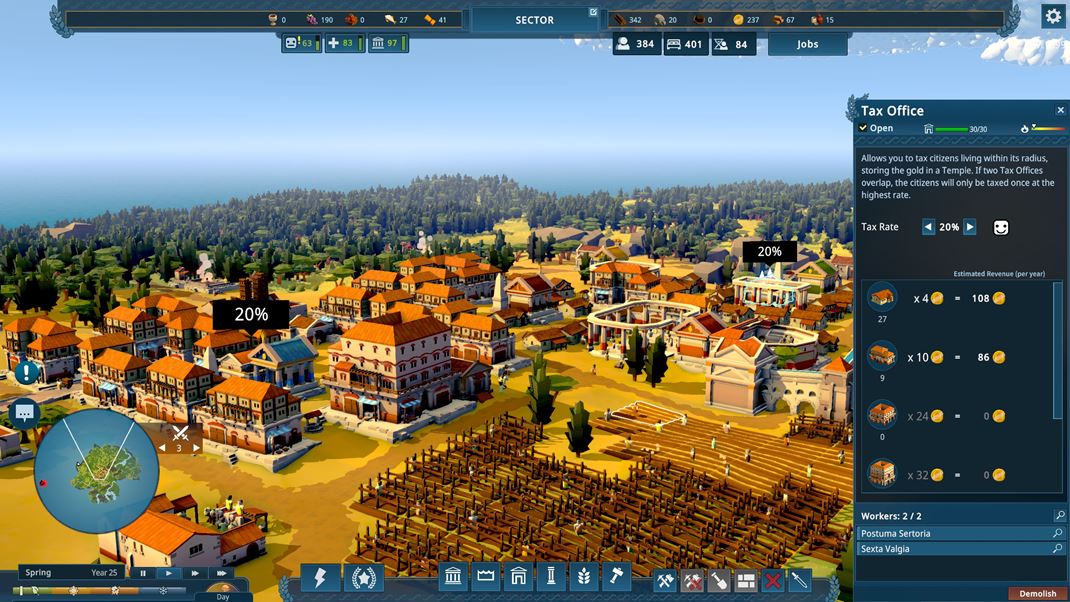
Task: Increase the tax rate with right arrow
Action: (x=970, y=227)
